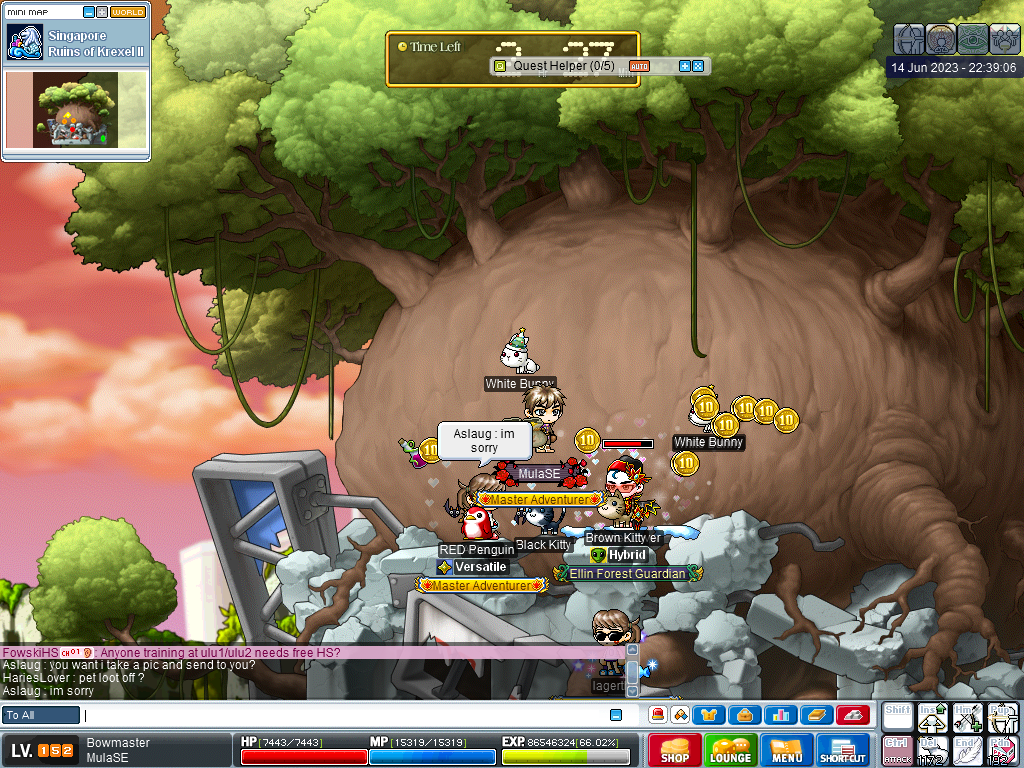
Task: Open the Lounge button
Action: [x=730, y=750]
